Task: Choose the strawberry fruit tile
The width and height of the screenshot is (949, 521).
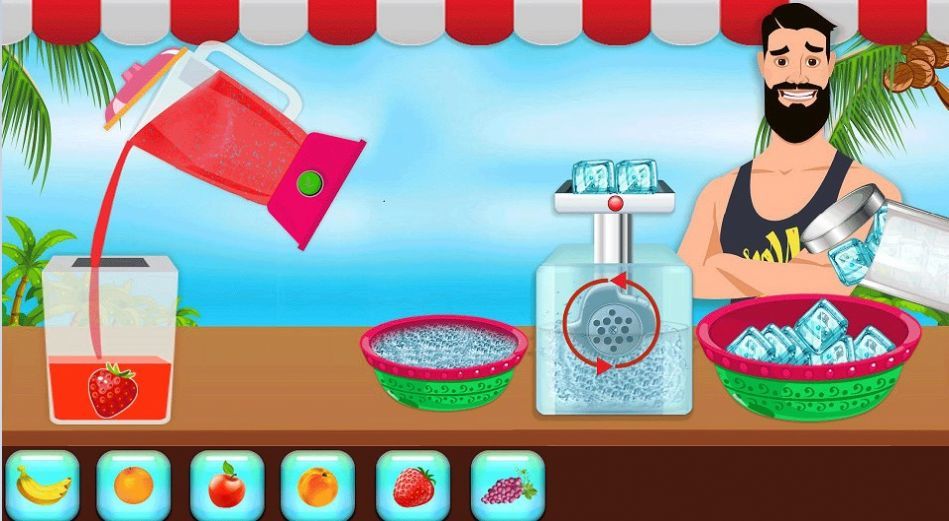Action: click(413, 486)
